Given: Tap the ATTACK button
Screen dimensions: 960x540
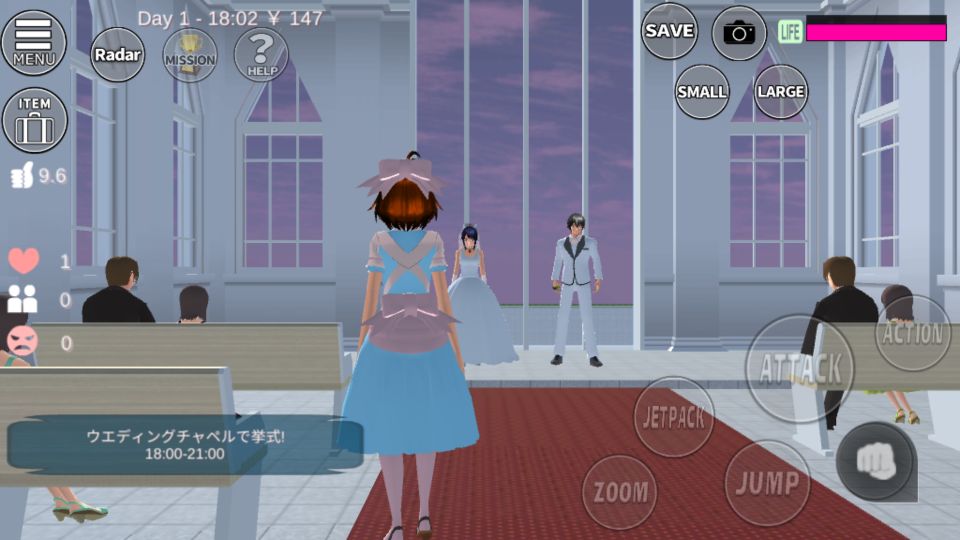Looking at the screenshot, I should click(x=800, y=368).
